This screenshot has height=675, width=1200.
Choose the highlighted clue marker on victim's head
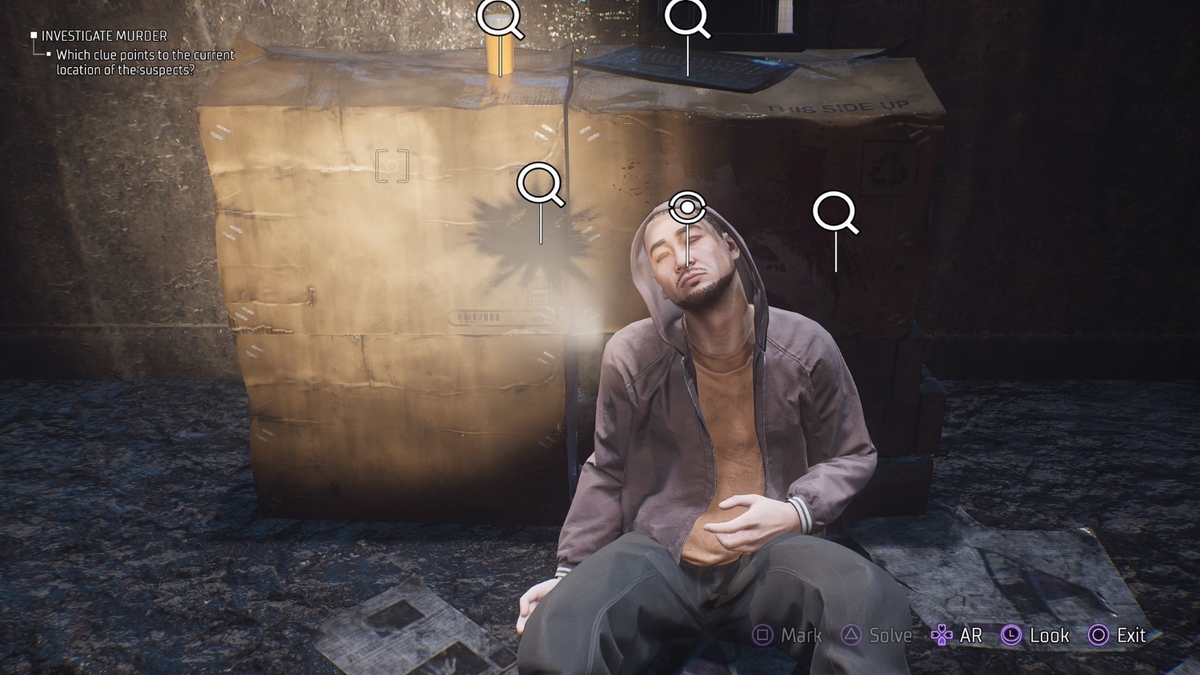(x=687, y=209)
